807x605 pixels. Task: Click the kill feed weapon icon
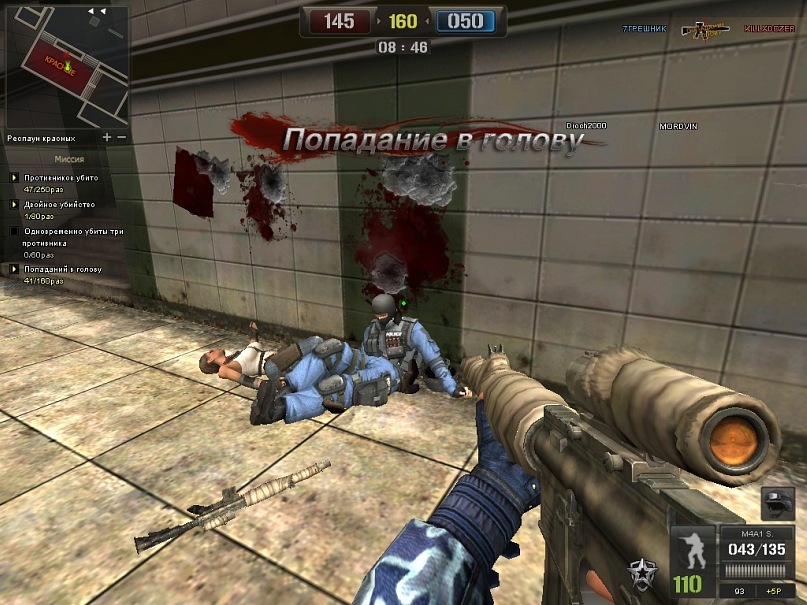(x=705, y=30)
